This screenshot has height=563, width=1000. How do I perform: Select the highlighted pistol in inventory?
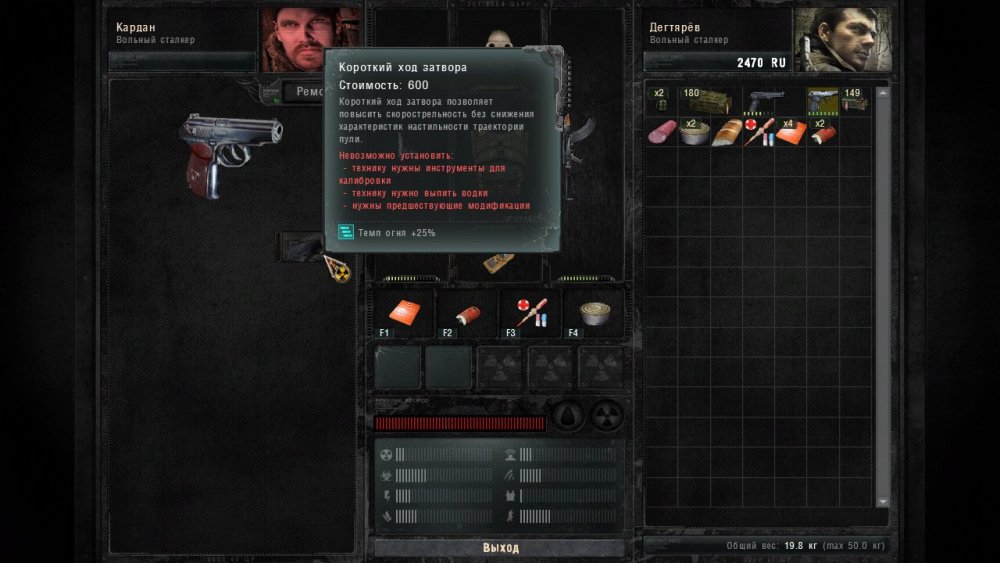(822, 102)
